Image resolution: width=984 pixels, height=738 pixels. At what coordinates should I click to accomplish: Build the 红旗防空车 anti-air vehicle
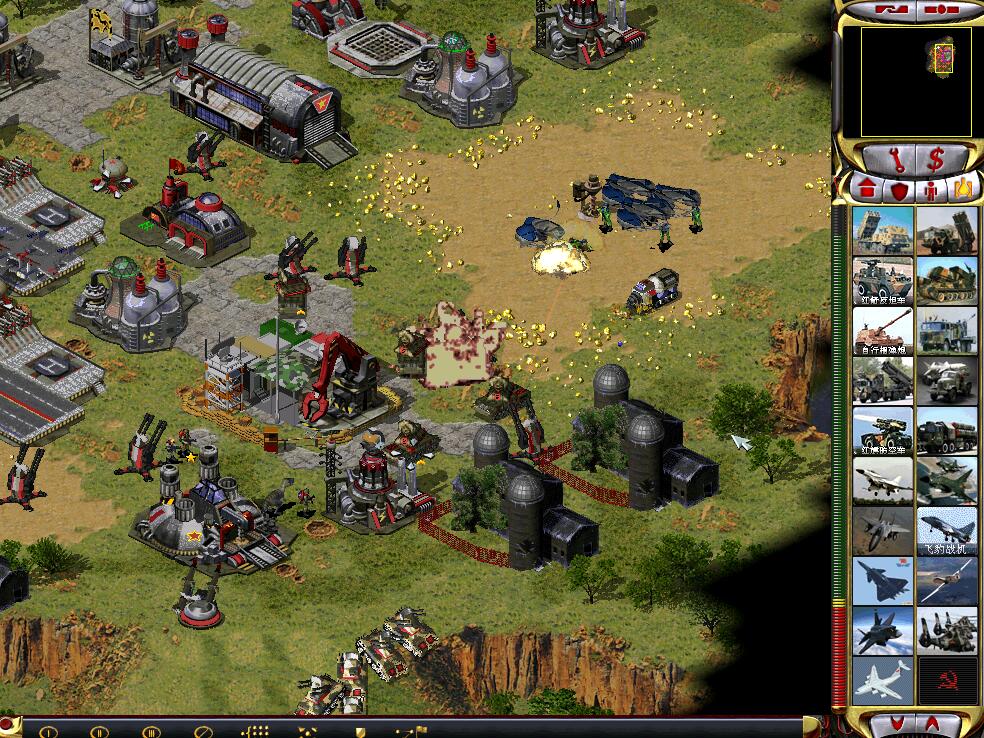[x=883, y=431]
